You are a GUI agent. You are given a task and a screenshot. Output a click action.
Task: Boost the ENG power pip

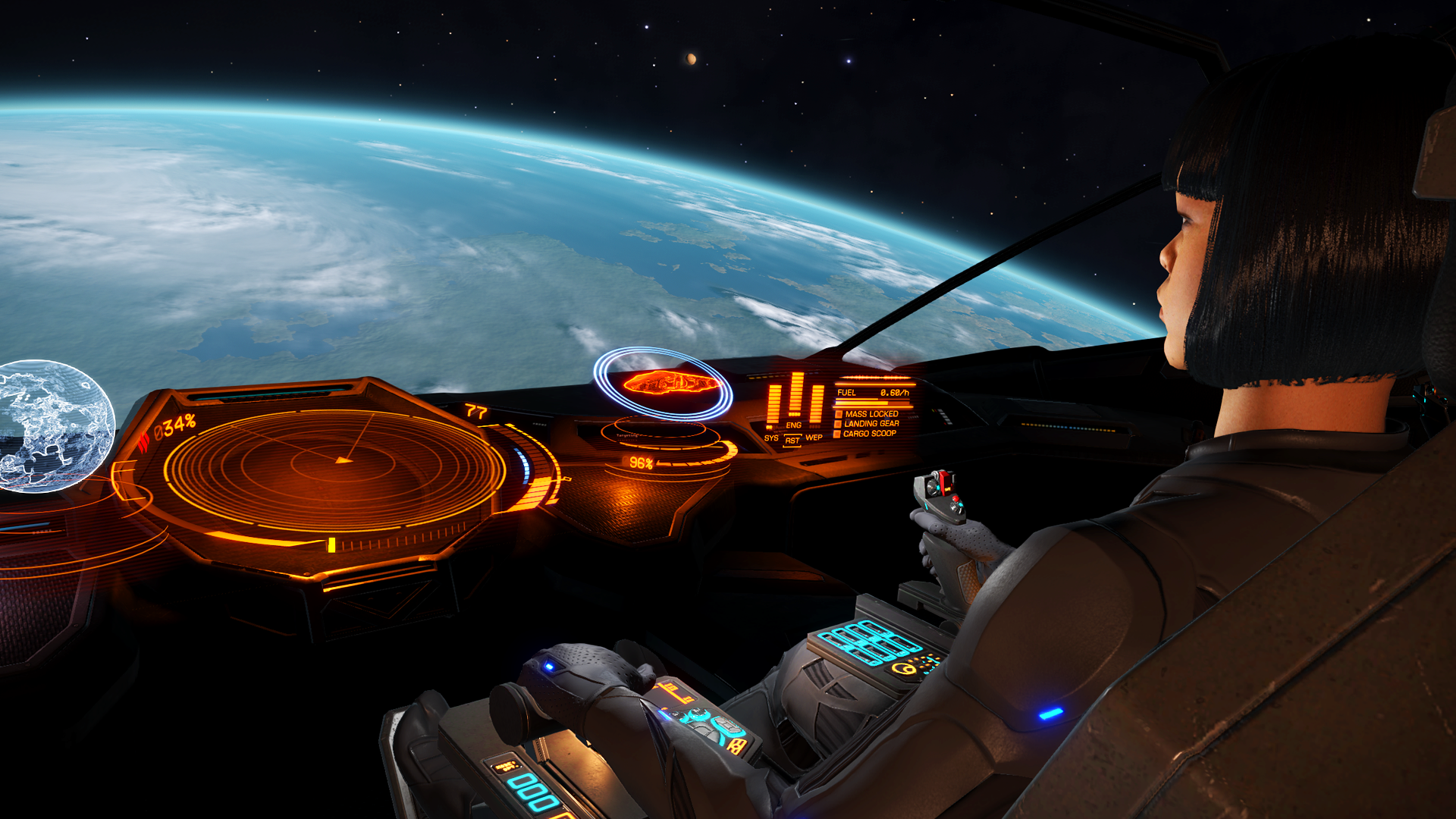(794, 425)
